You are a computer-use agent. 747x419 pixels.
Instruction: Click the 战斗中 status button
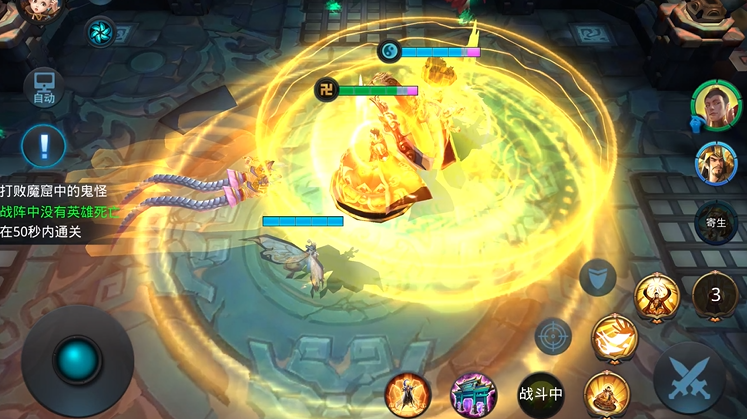tap(540, 393)
